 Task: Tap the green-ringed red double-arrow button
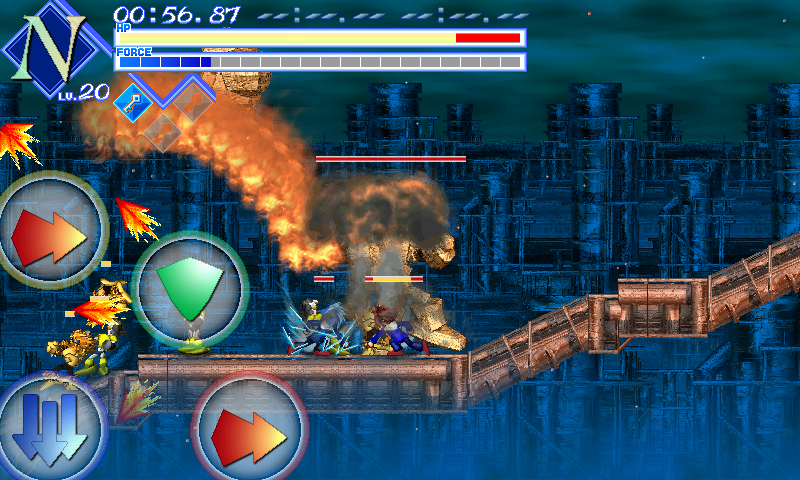(x=52, y=231)
